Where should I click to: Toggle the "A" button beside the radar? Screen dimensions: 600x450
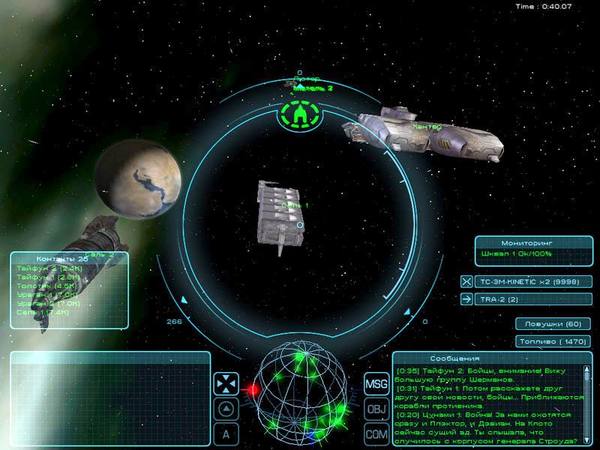pos(226,434)
